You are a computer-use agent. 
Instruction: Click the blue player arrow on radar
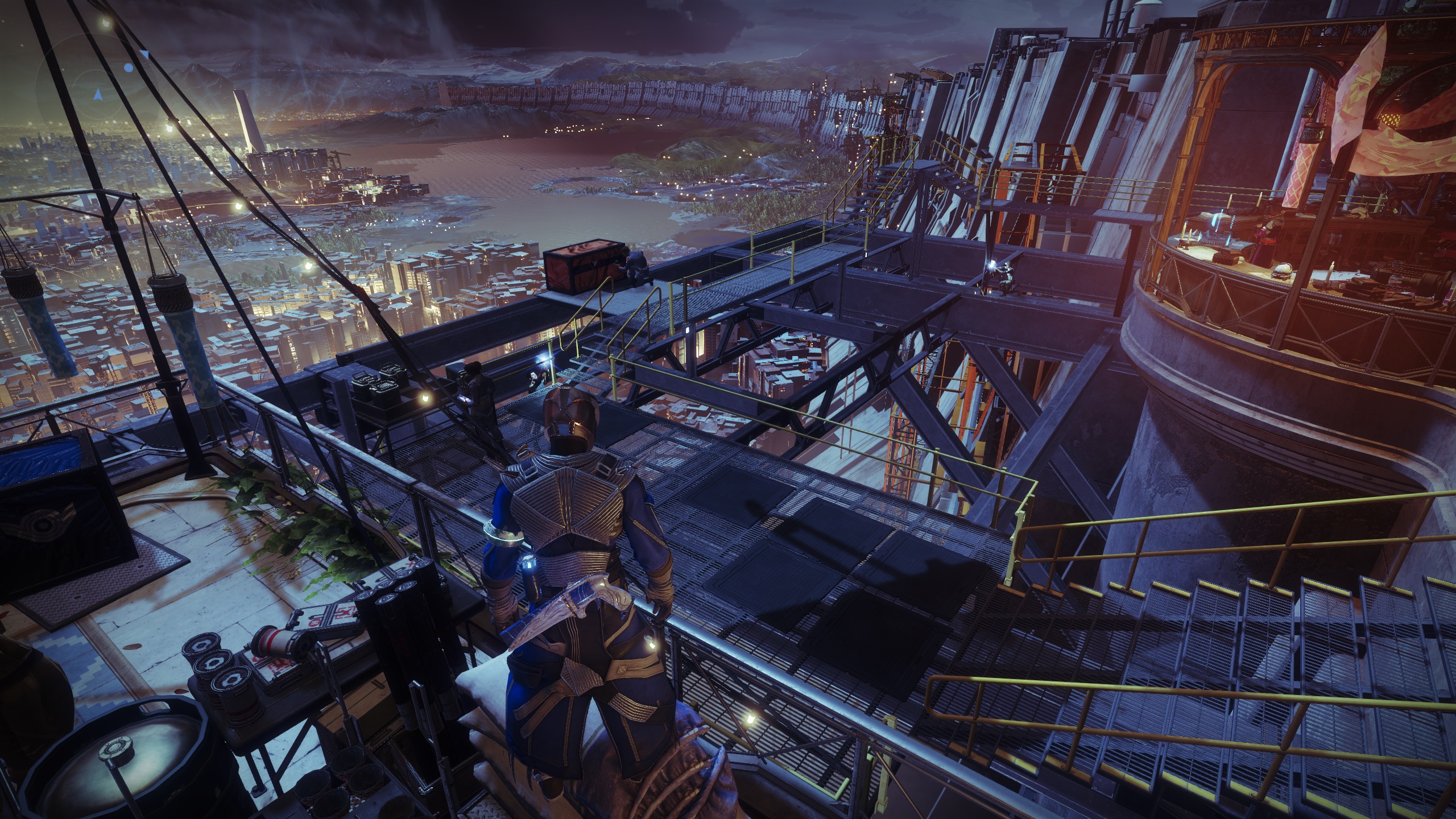click(x=98, y=93)
